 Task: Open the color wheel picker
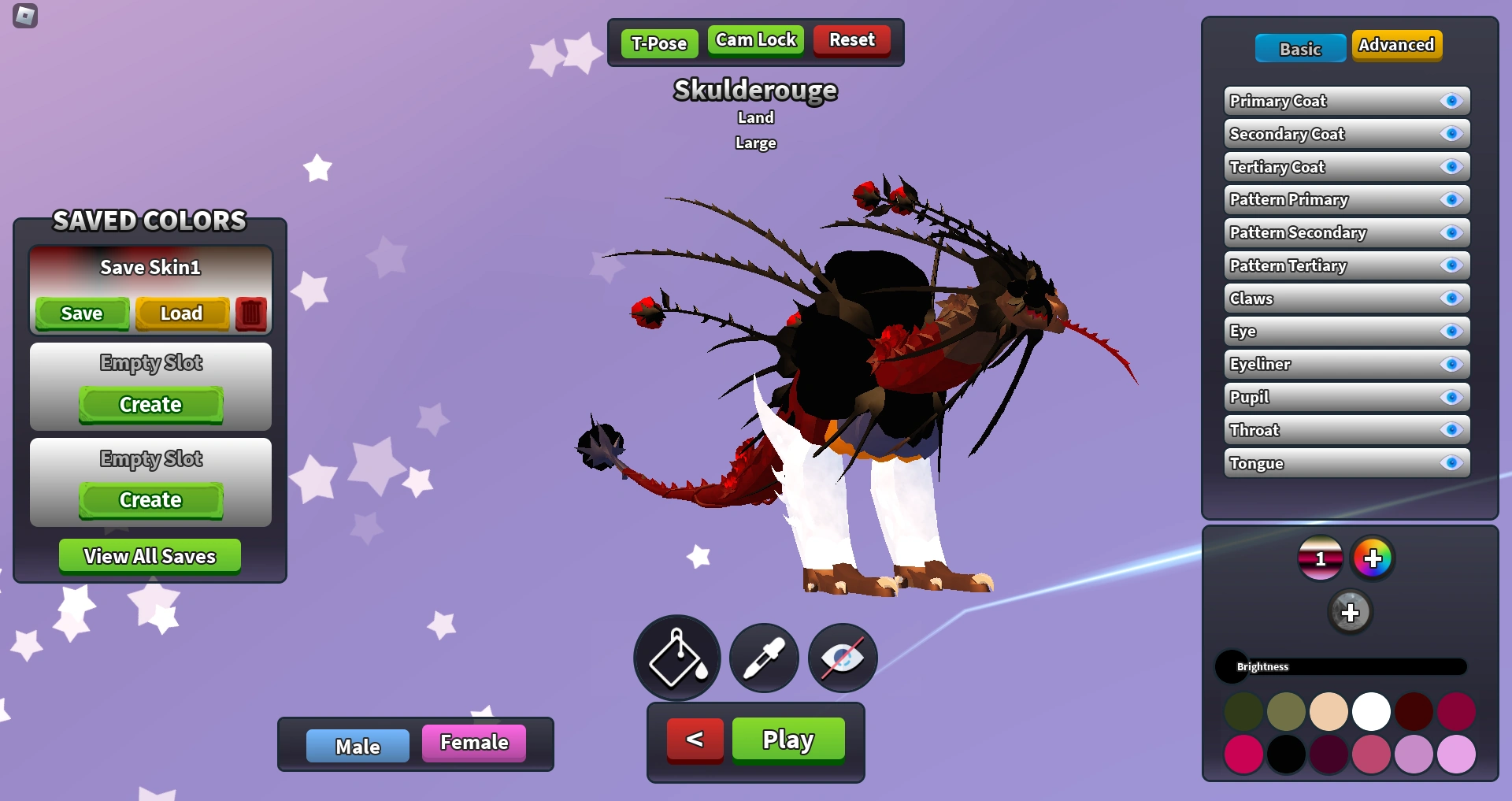[x=1373, y=558]
